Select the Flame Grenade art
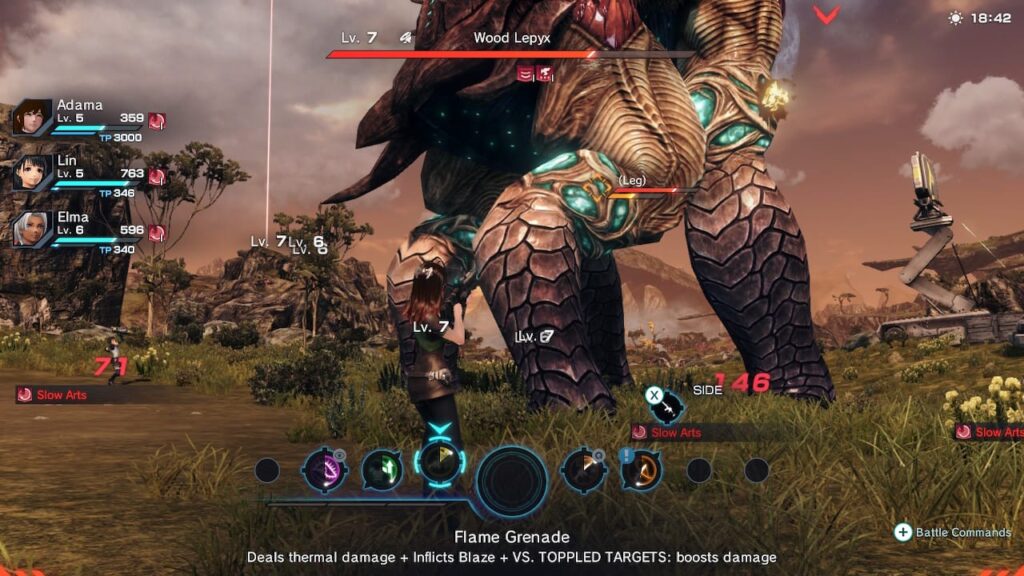This screenshot has width=1024, height=576. coord(438,463)
